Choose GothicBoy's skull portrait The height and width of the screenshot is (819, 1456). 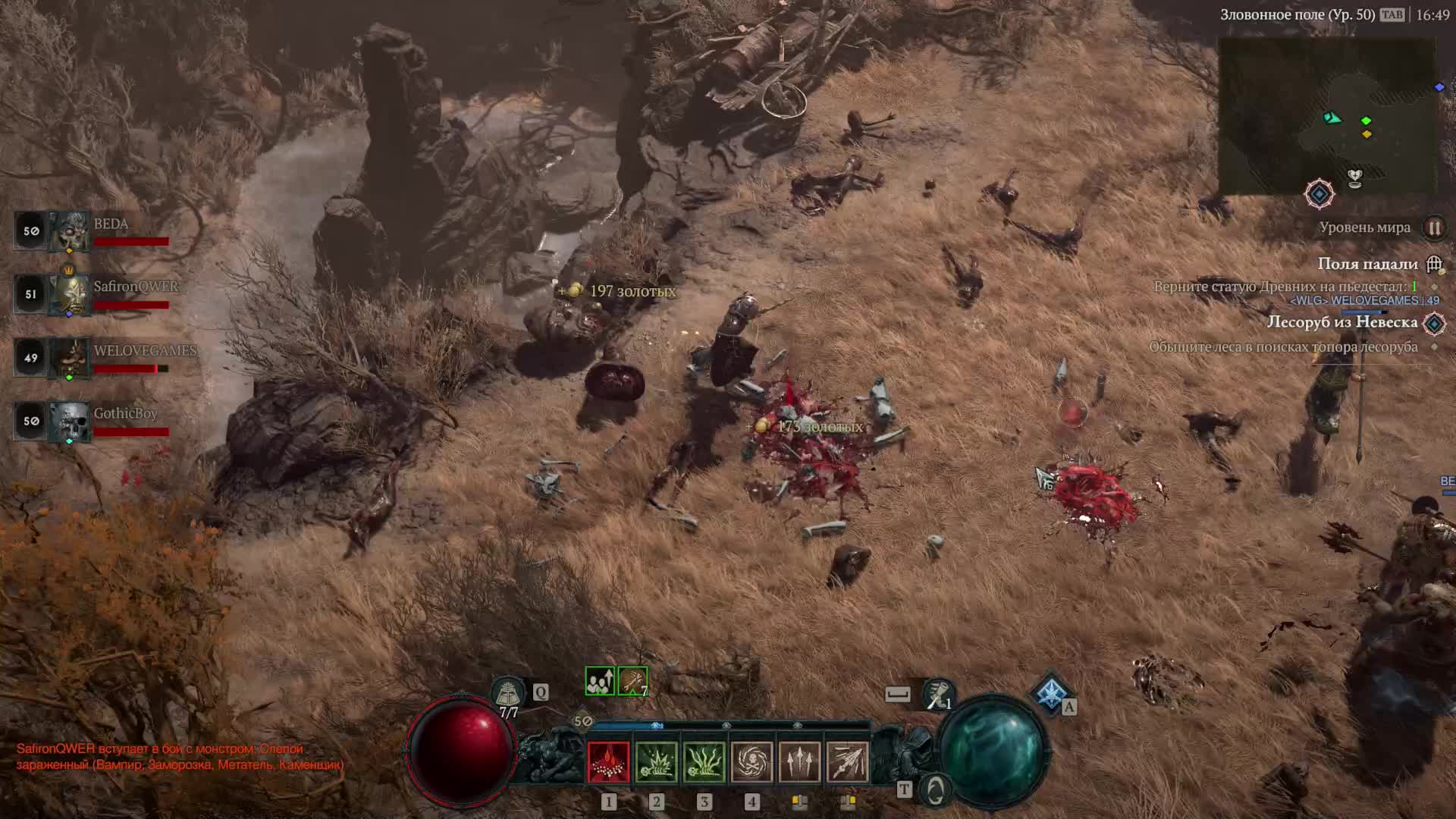[x=70, y=421]
